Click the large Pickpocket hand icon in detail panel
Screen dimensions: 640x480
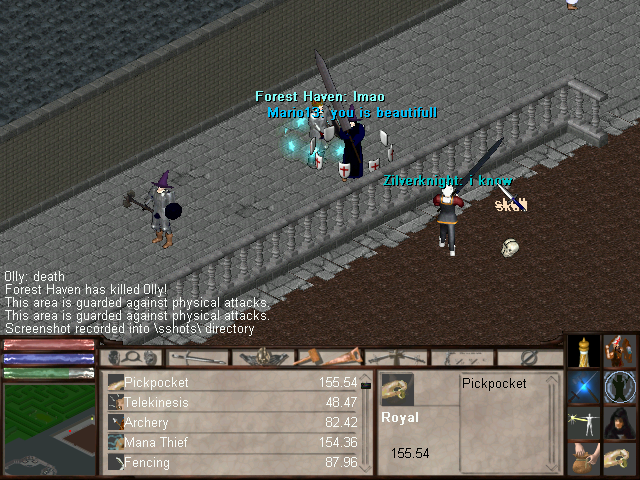pos(398,390)
